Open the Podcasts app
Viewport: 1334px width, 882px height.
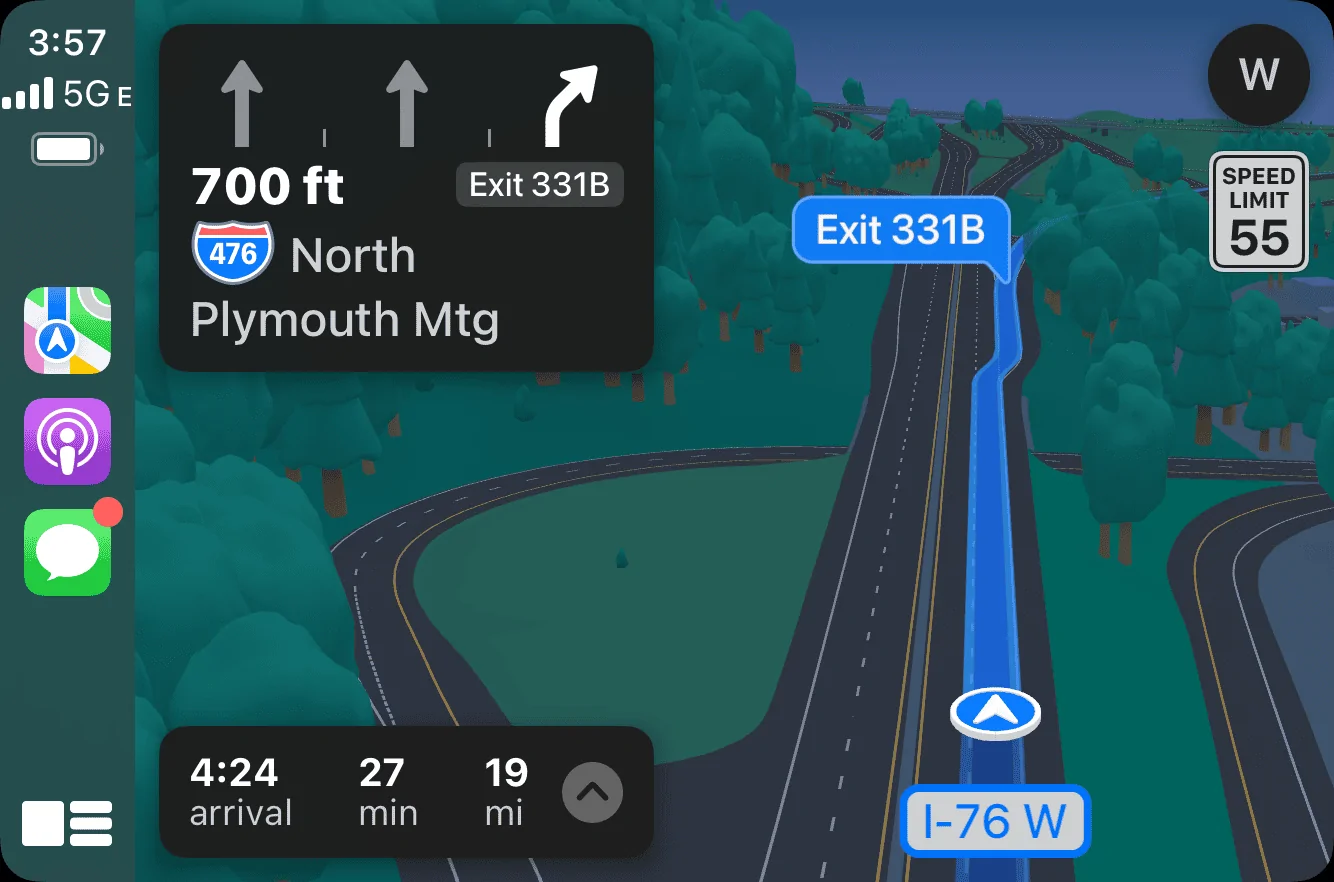coord(67,441)
